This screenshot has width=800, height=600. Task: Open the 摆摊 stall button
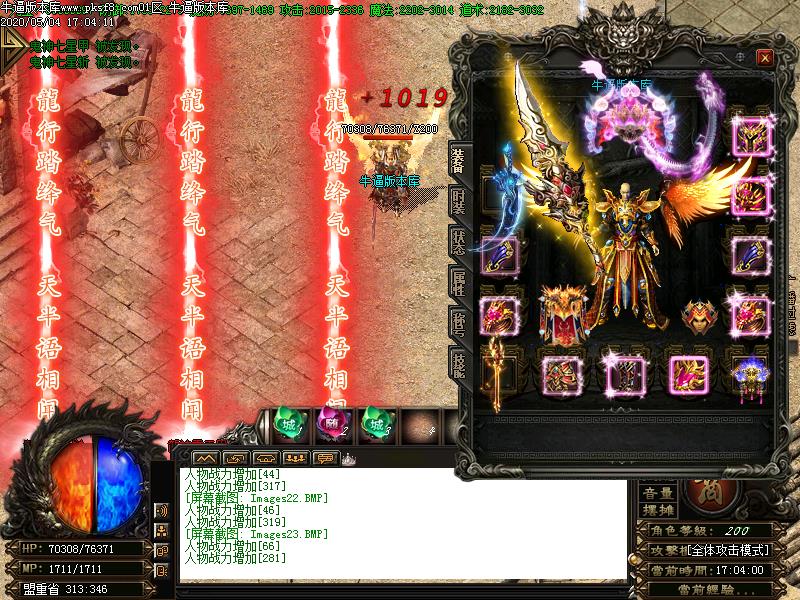point(657,509)
